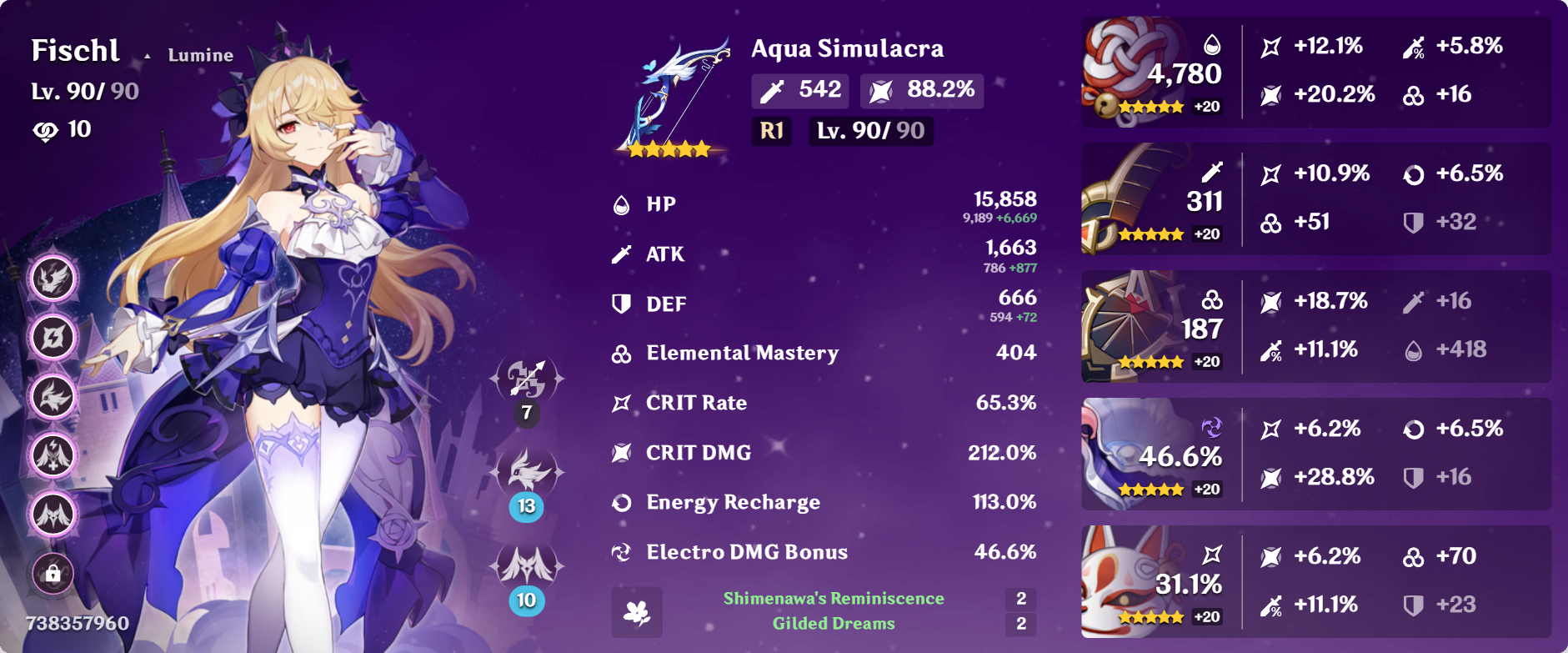Select the artifact set bonus flower icon
The image size is (1568, 653).
click(x=637, y=612)
